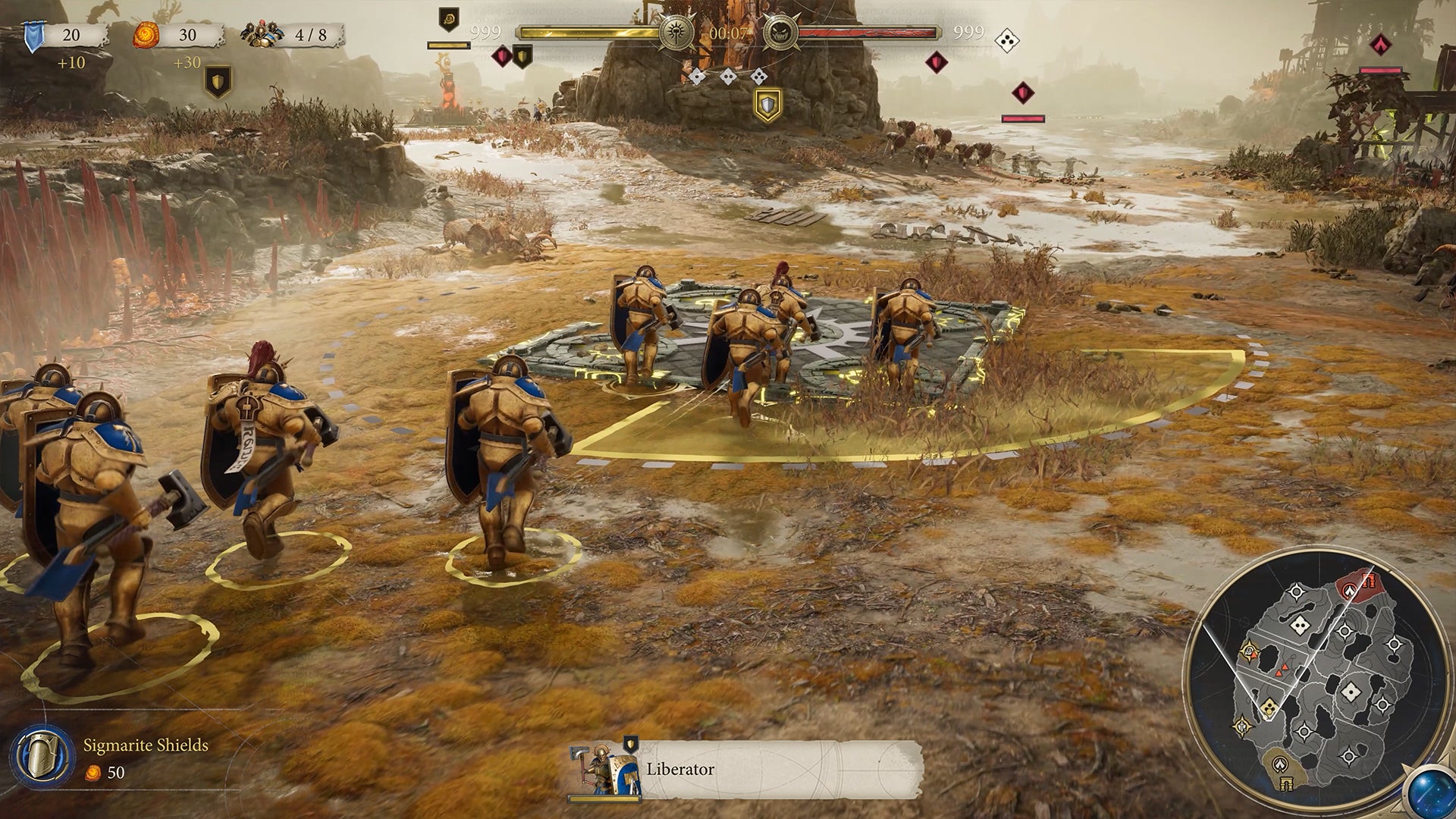
Task: Click the 999 score on the right side
Action: 969,32
